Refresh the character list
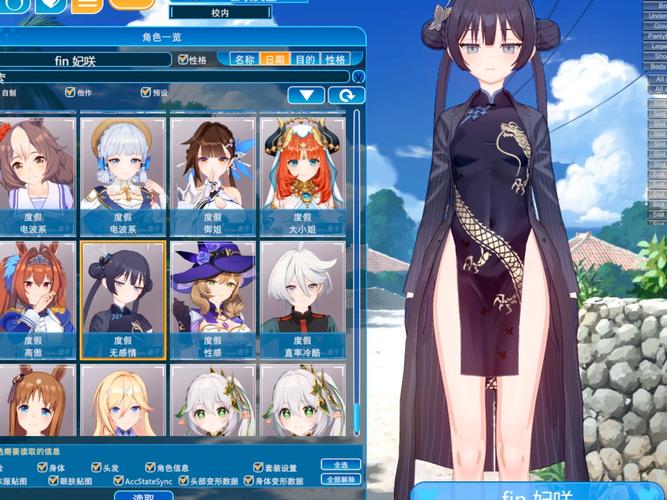Screen dimensions: 667x500 click(346, 95)
